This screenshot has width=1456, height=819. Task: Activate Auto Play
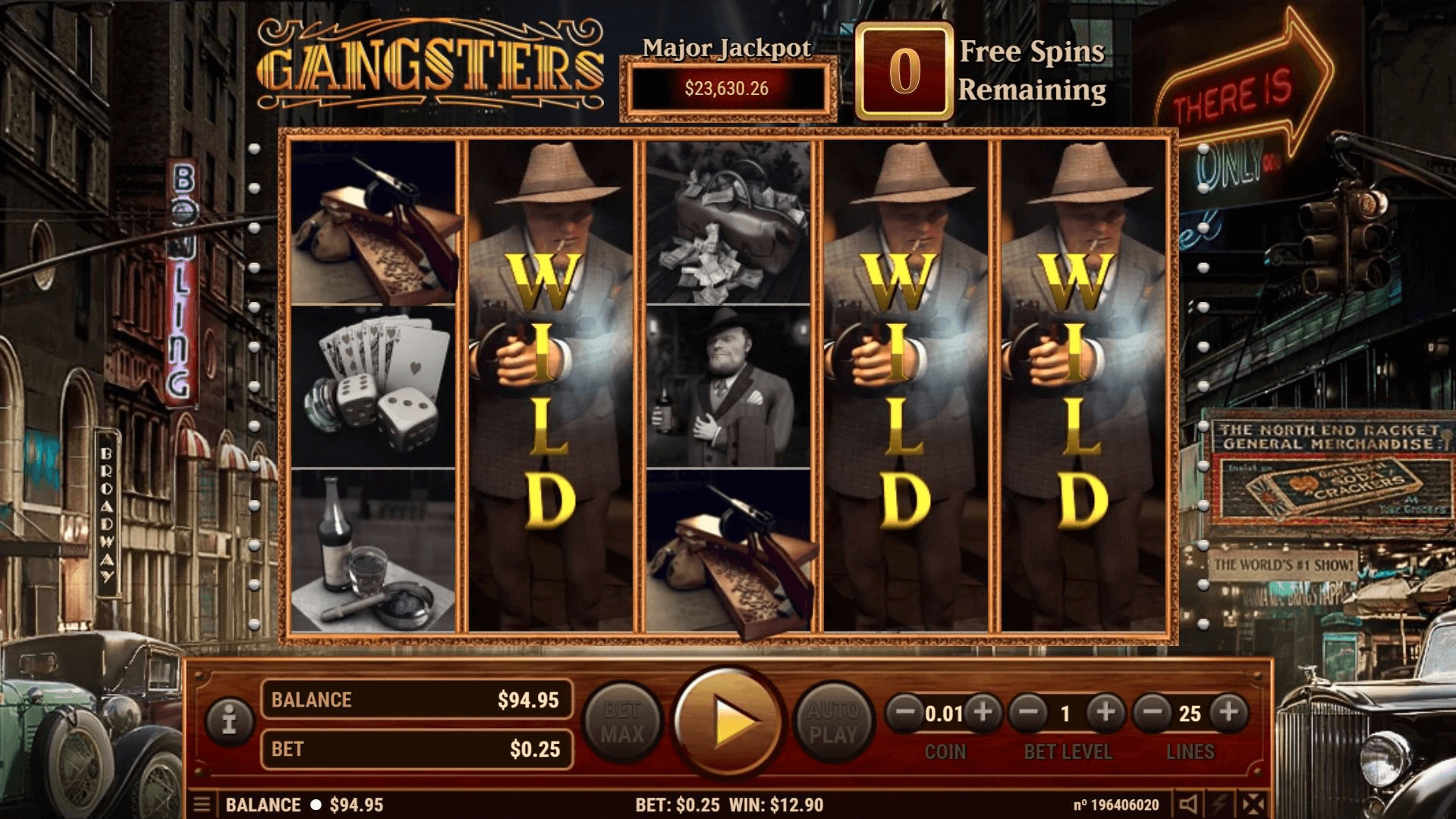click(x=833, y=722)
